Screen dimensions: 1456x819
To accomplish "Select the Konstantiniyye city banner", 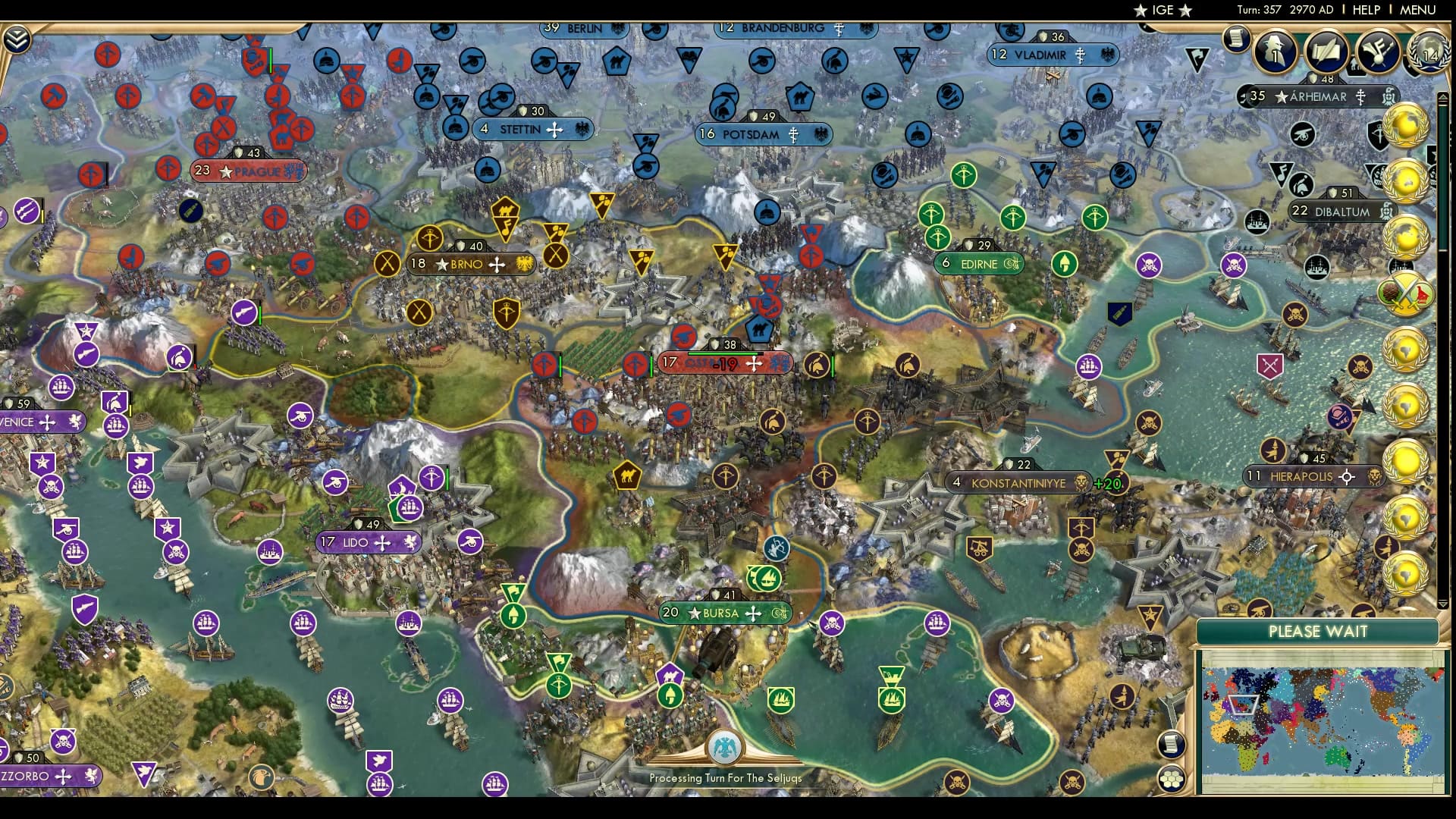I will [x=1016, y=482].
